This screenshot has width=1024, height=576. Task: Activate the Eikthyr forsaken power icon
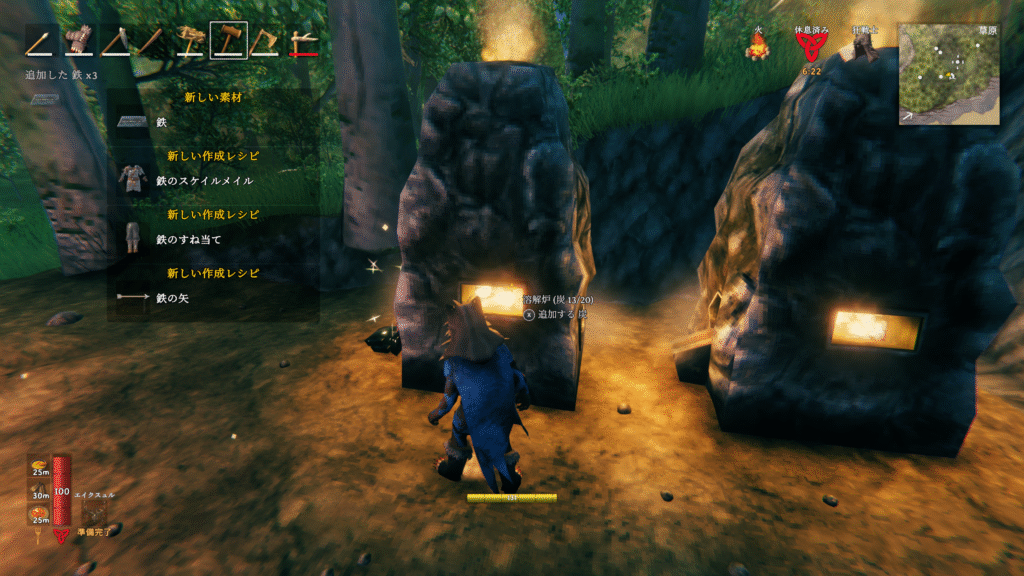click(96, 511)
